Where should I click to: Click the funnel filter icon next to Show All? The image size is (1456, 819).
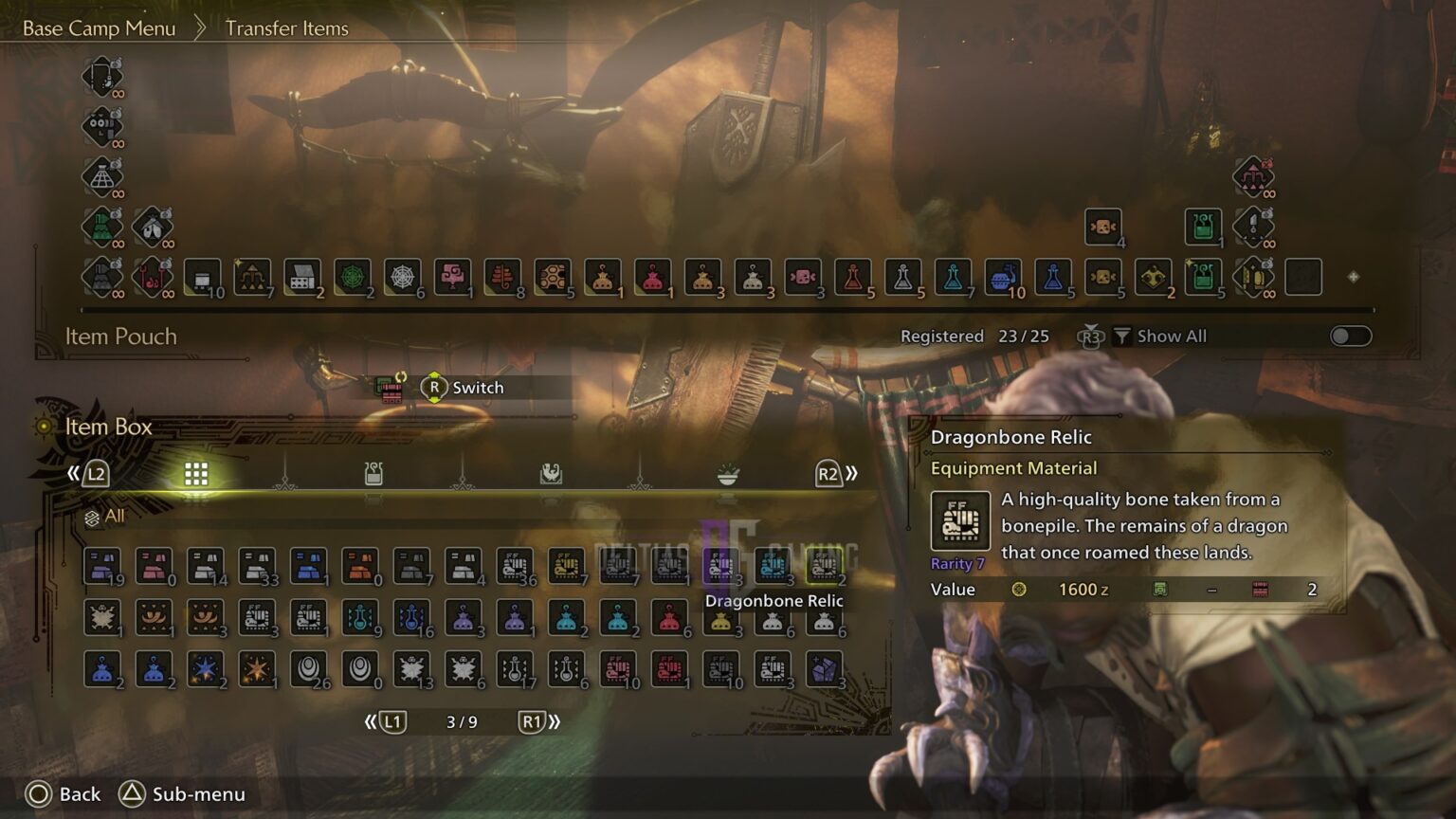1122,335
